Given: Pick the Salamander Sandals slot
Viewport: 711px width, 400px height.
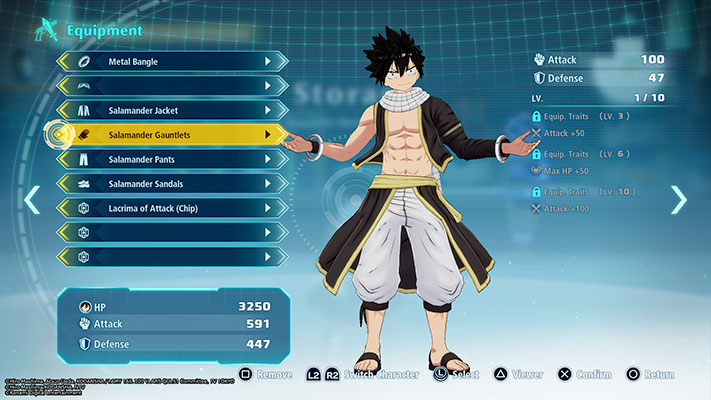Looking at the screenshot, I should [170, 184].
